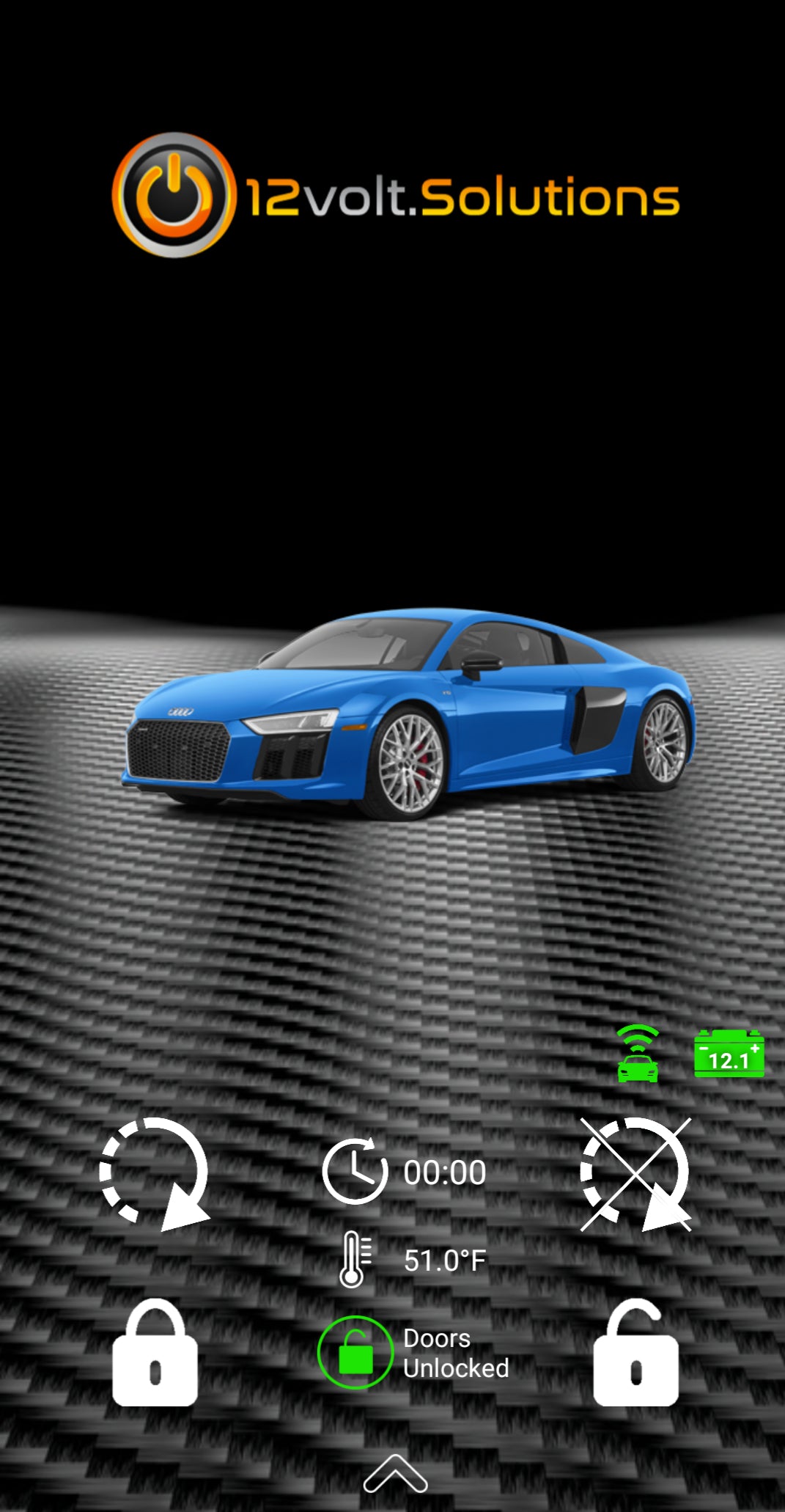Tap the green battery voltage icon
This screenshot has height=1512, width=785.
(729, 1054)
